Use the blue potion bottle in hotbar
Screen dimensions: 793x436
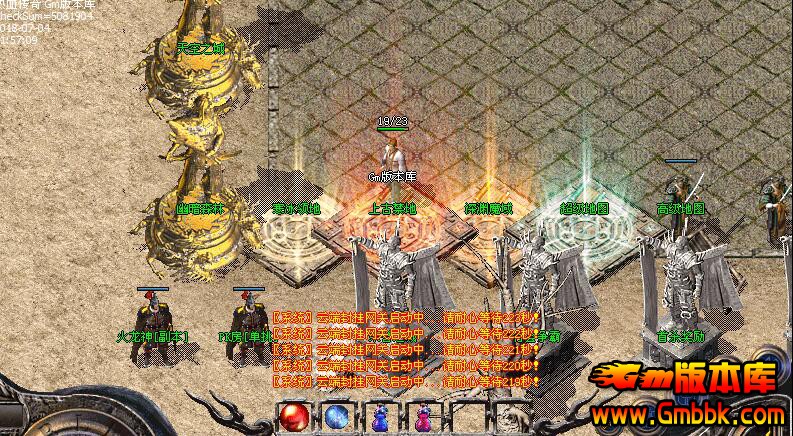tap(380, 418)
